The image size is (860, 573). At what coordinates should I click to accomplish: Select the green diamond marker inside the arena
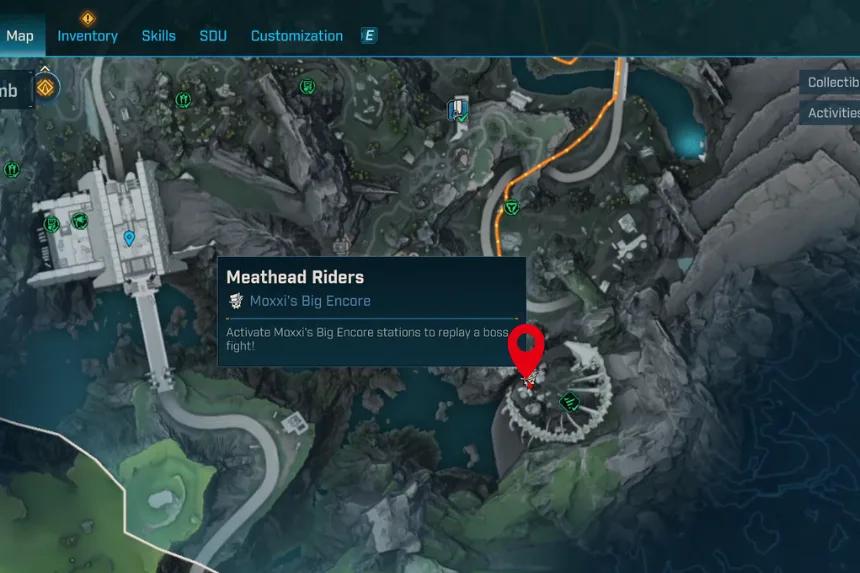(570, 402)
